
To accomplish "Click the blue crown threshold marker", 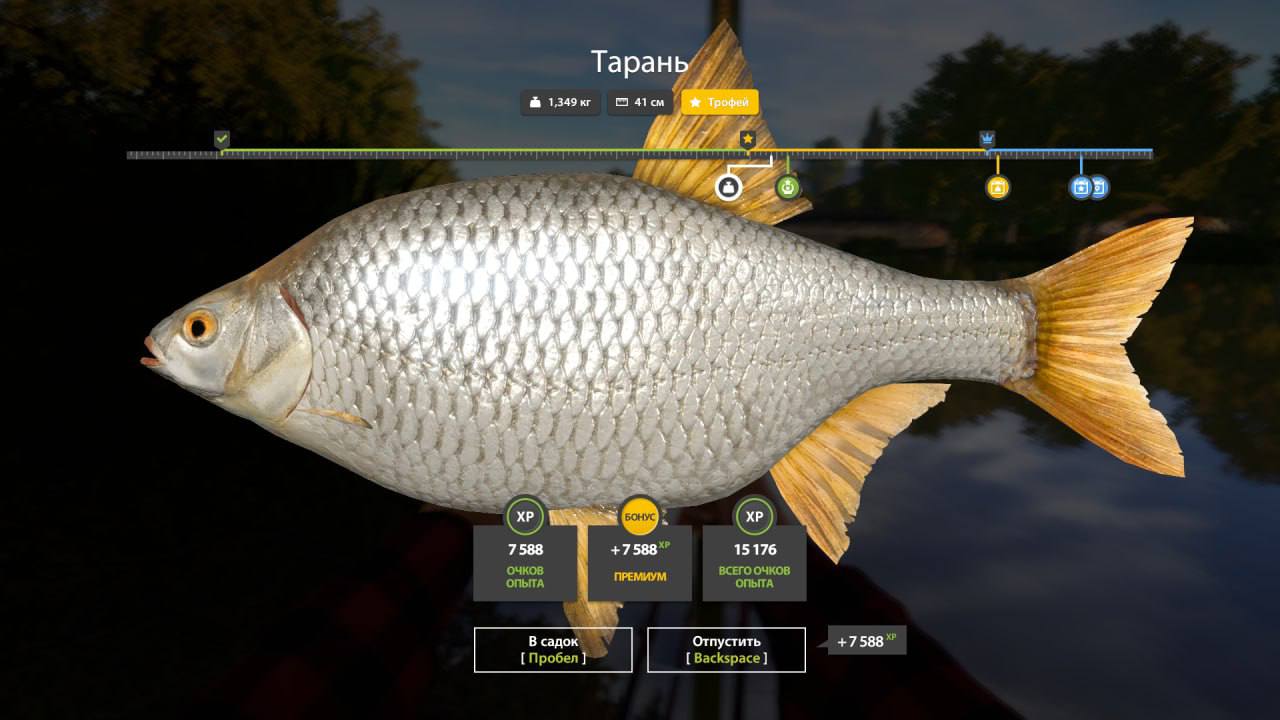I will coord(987,139).
